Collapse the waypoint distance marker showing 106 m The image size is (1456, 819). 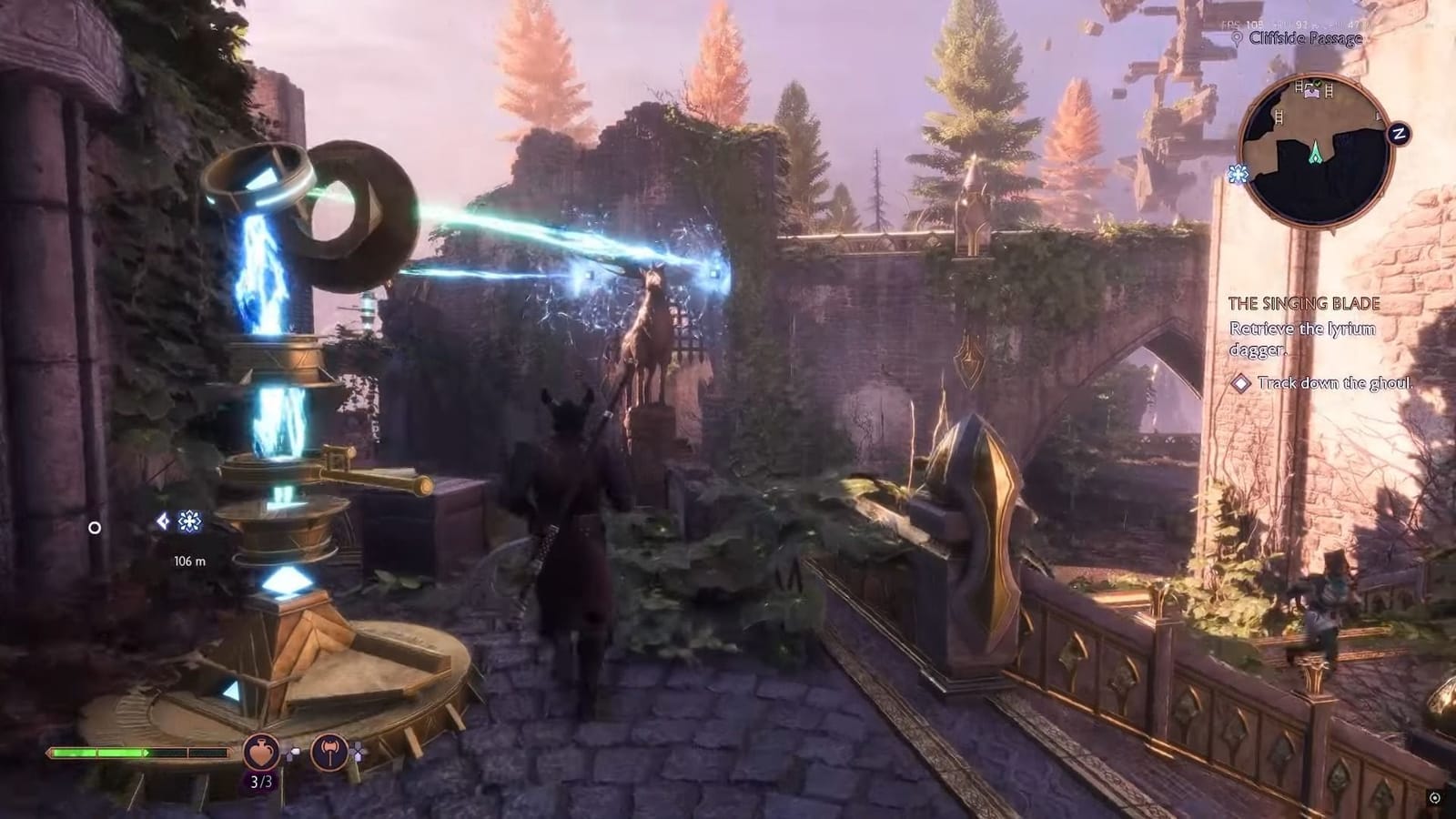click(x=189, y=561)
